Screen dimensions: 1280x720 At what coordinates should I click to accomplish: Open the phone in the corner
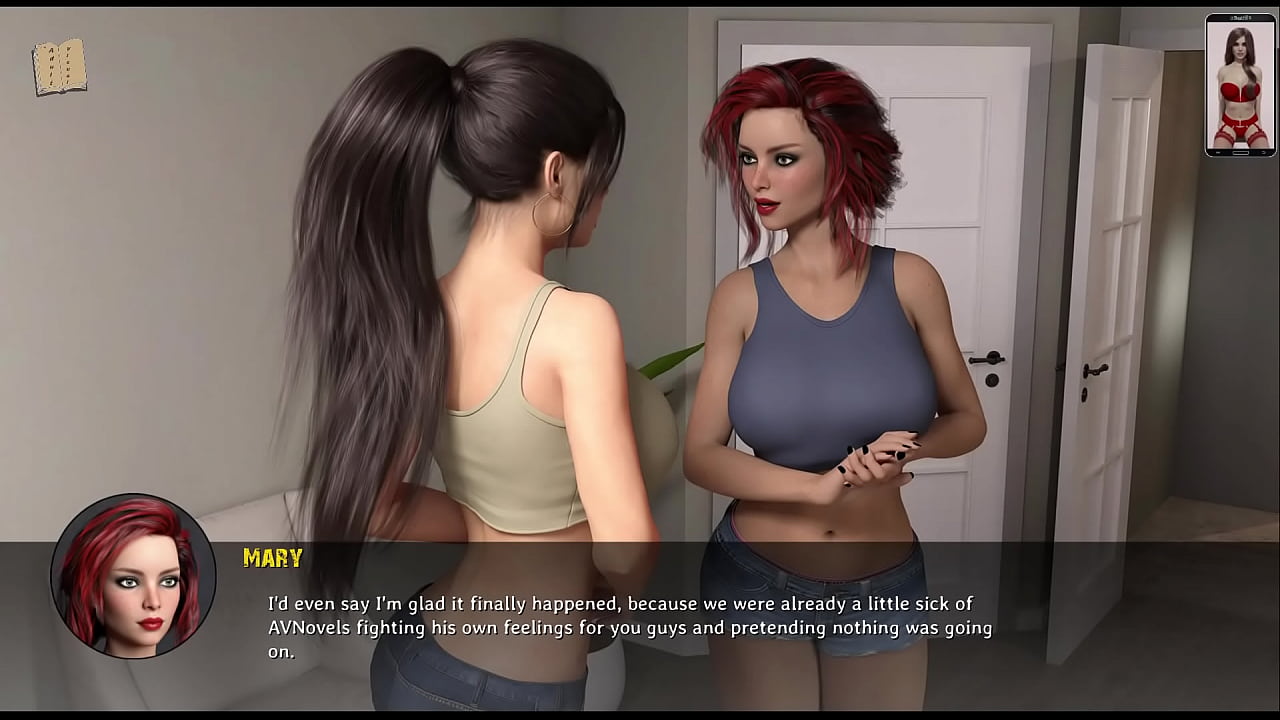click(x=1240, y=86)
